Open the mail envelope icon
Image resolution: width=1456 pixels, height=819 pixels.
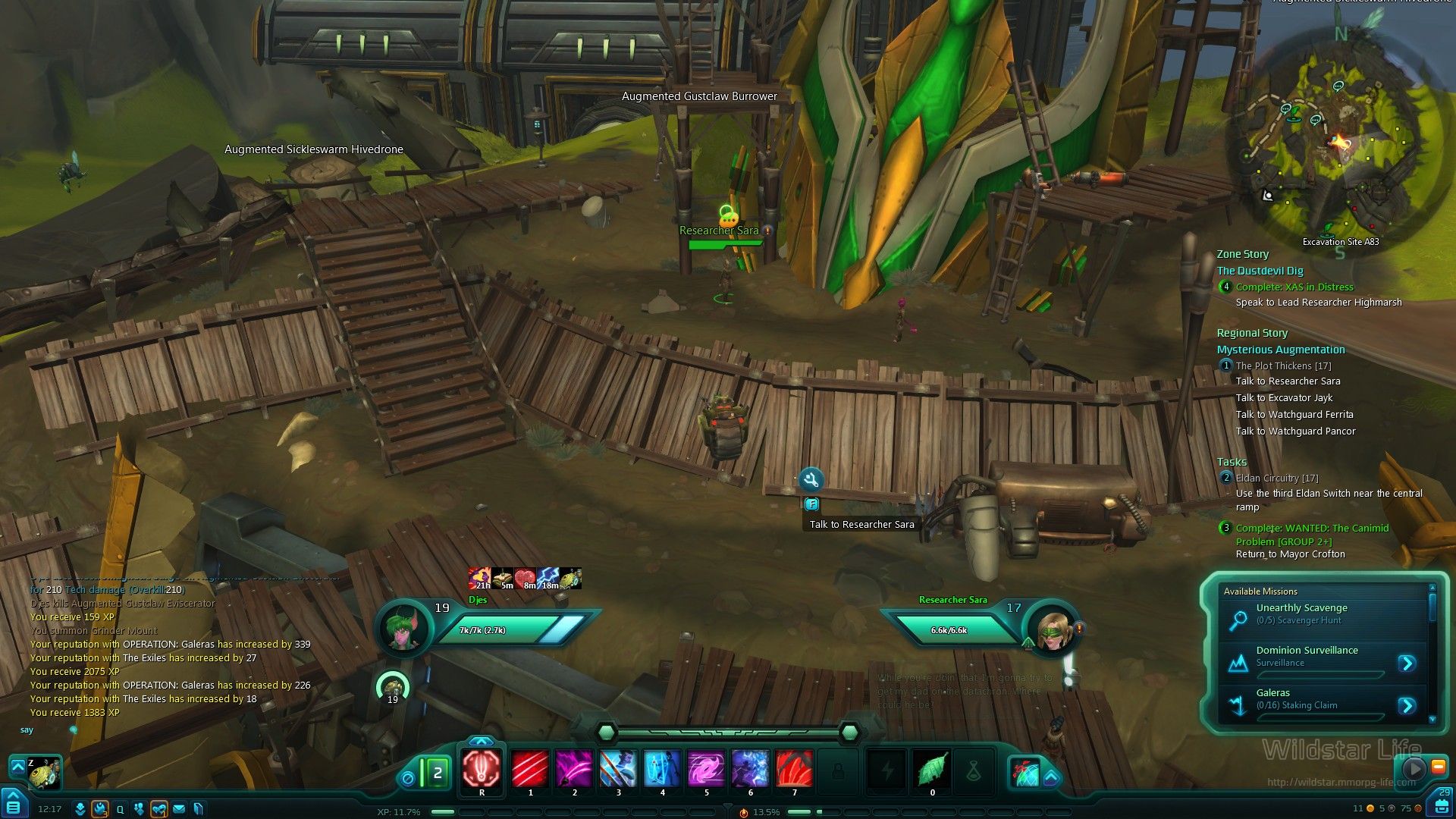pos(179,809)
